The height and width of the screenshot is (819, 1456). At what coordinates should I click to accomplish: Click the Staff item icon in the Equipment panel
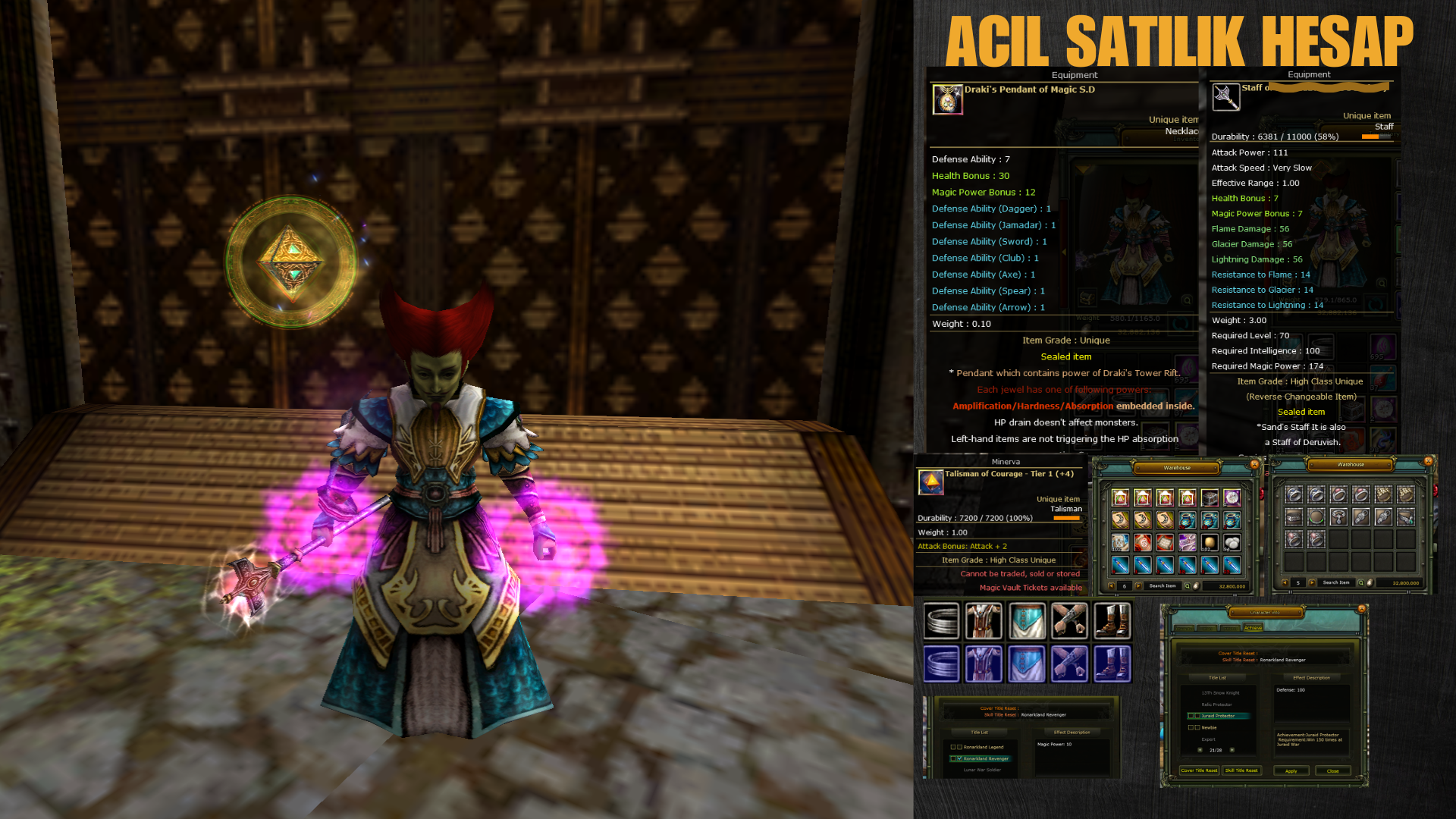(1226, 97)
